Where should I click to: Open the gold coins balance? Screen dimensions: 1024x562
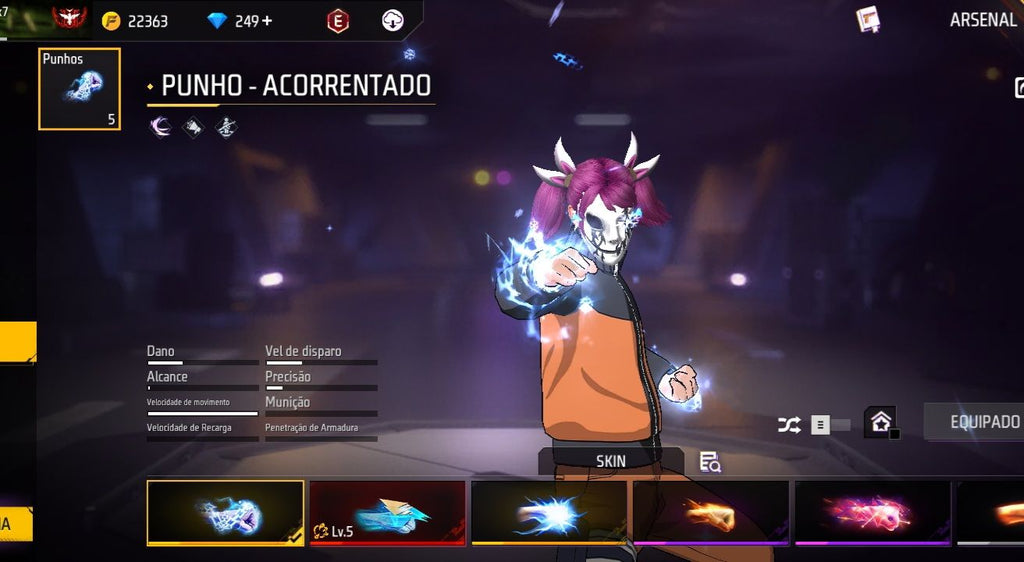coord(136,21)
